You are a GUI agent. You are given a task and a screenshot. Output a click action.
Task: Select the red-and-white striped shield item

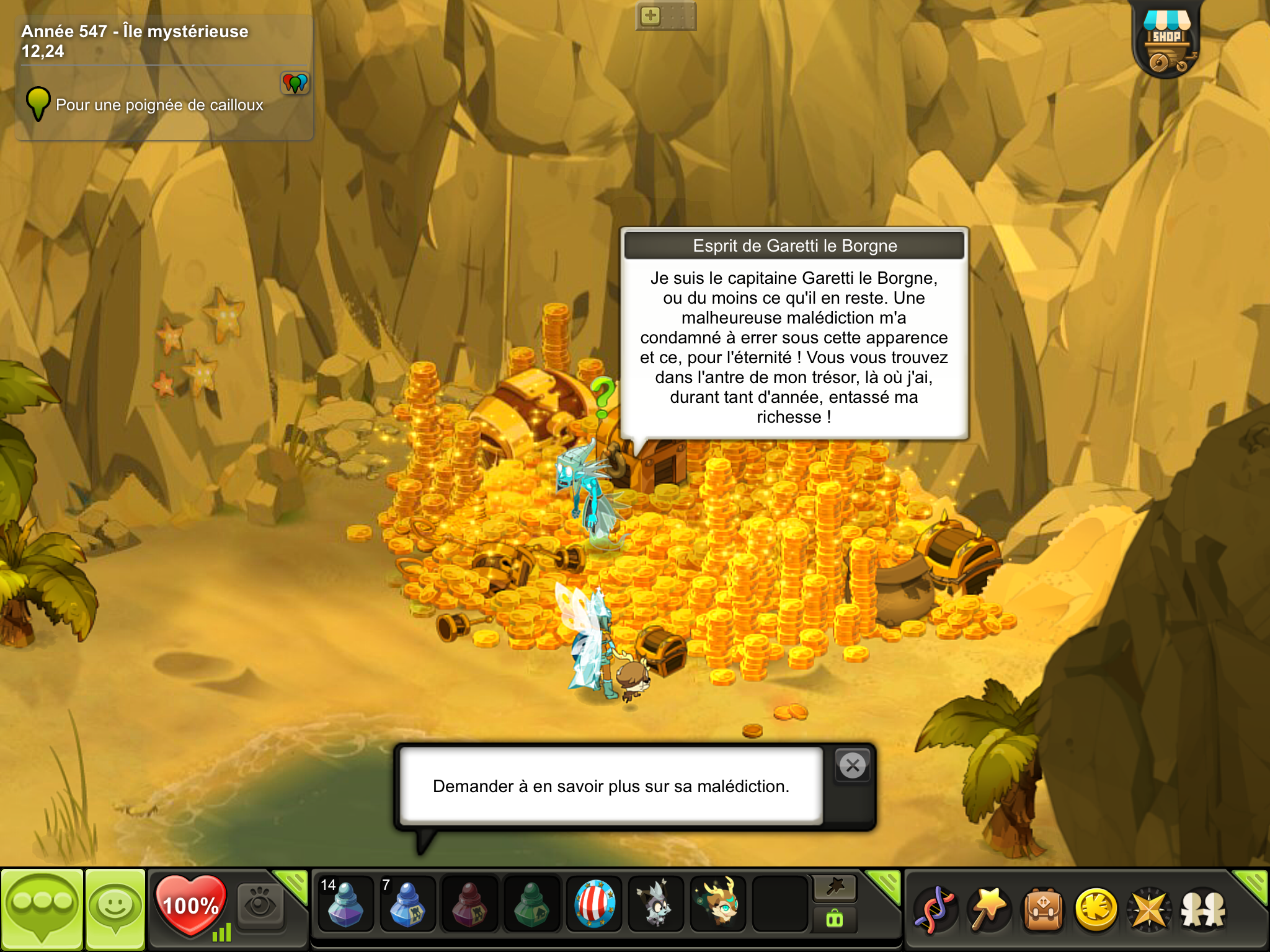pos(594,905)
